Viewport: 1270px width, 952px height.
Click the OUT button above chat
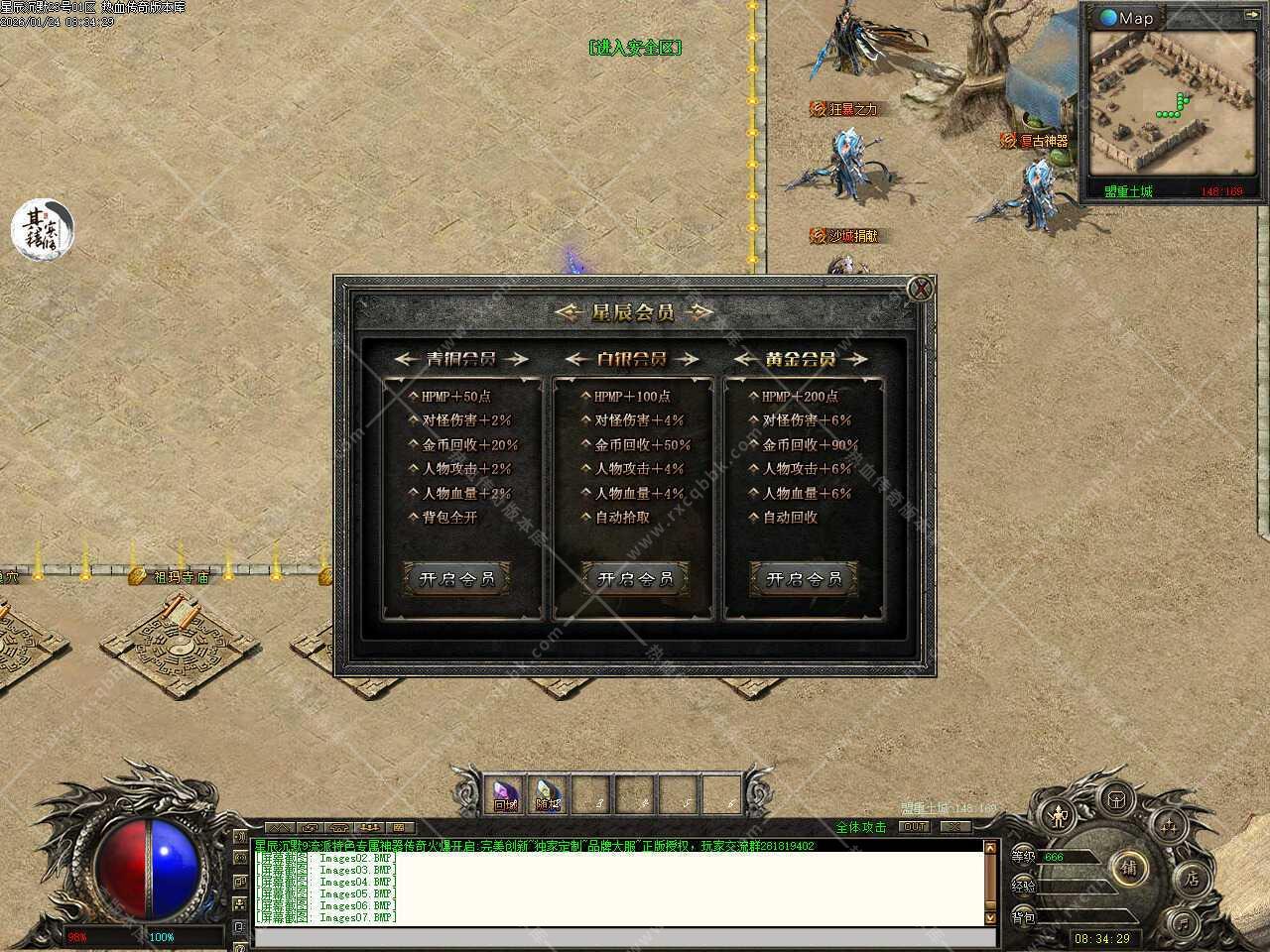(x=914, y=826)
